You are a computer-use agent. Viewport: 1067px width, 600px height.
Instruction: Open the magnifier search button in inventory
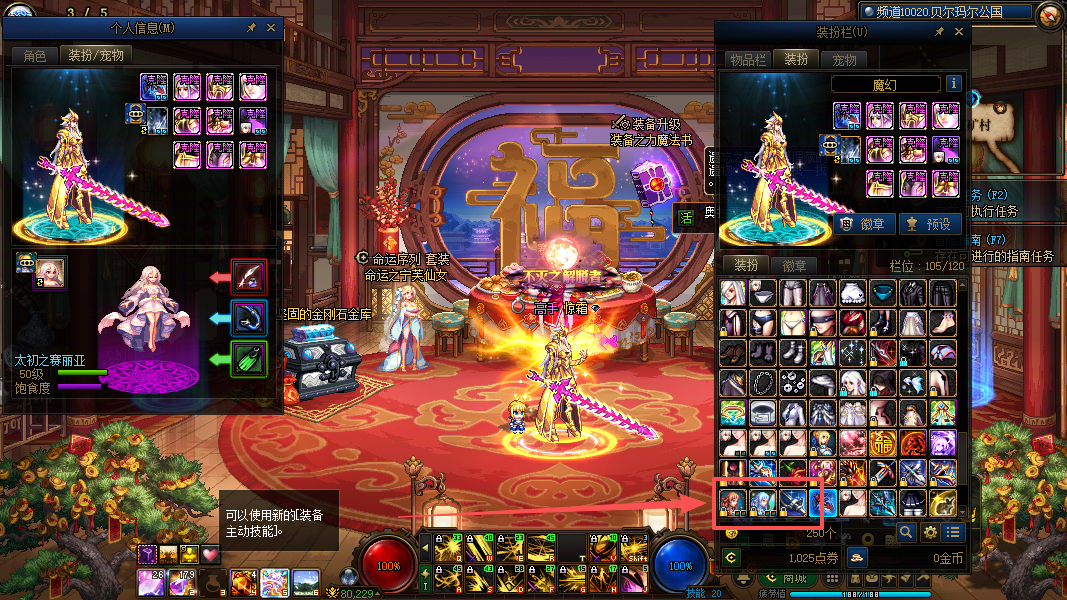click(x=906, y=532)
